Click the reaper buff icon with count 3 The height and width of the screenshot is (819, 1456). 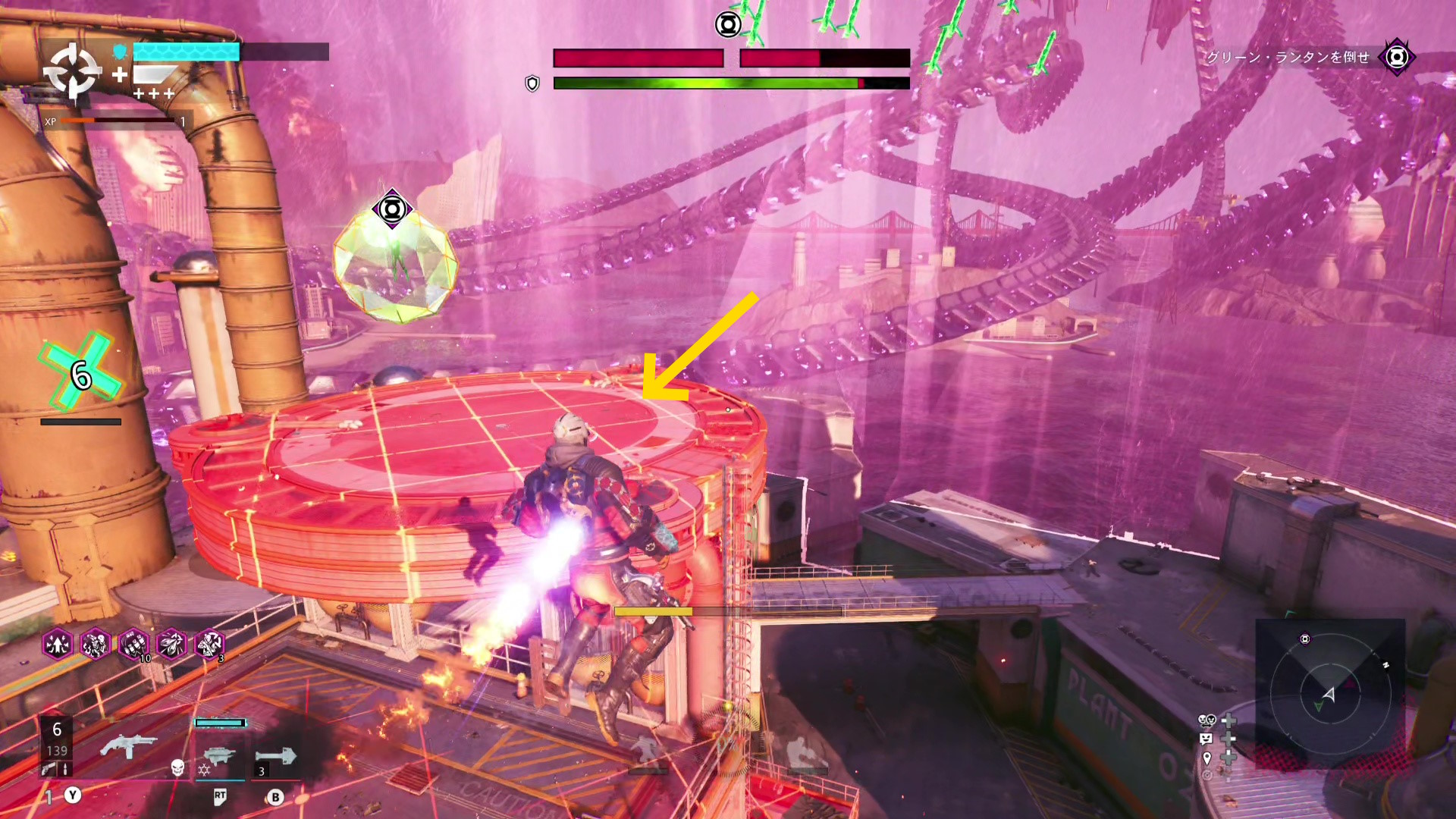point(209,645)
